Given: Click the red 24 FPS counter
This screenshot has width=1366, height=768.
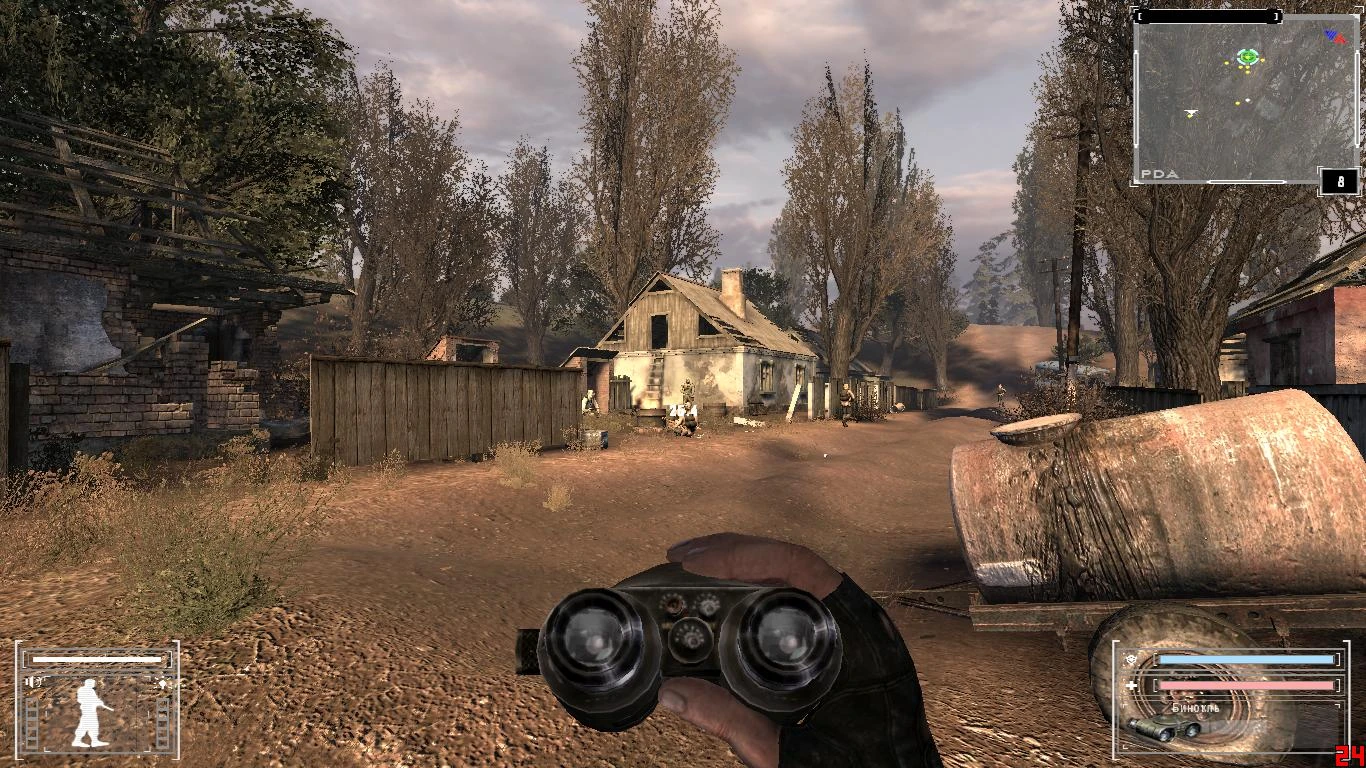Looking at the screenshot, I should pos(1351,756).
